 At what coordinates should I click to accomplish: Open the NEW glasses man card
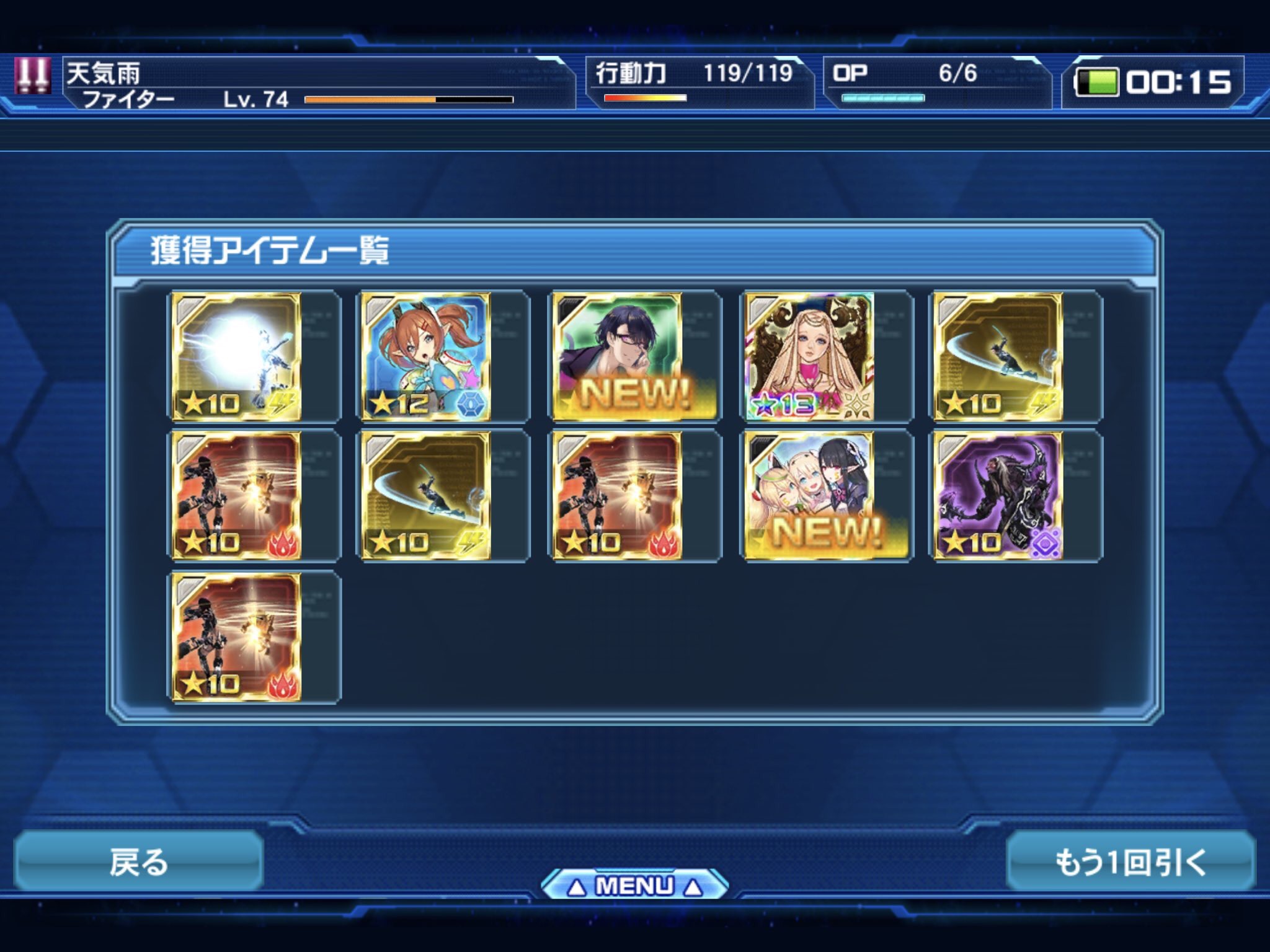coord(618,356)
